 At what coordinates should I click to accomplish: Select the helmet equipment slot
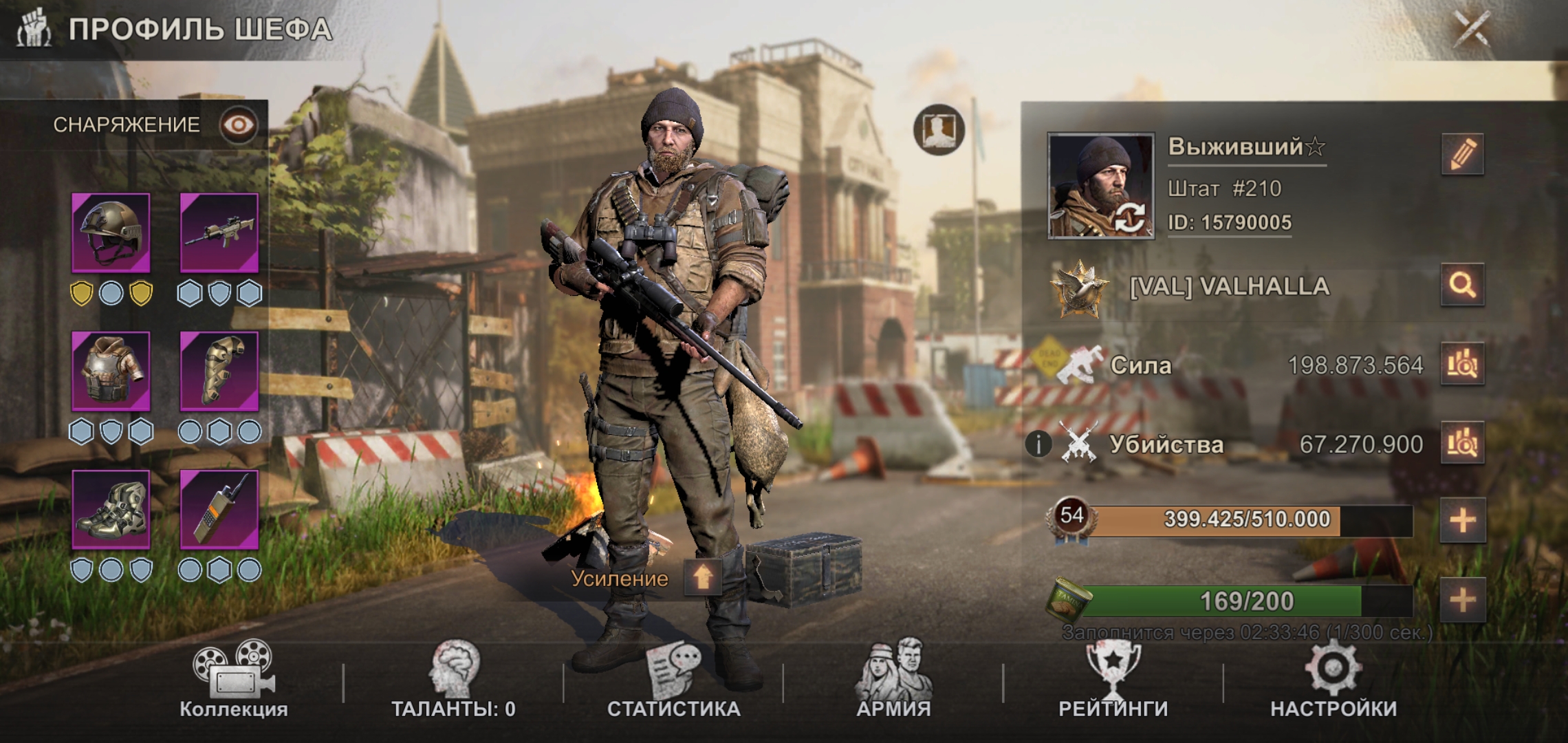point(111,233)
